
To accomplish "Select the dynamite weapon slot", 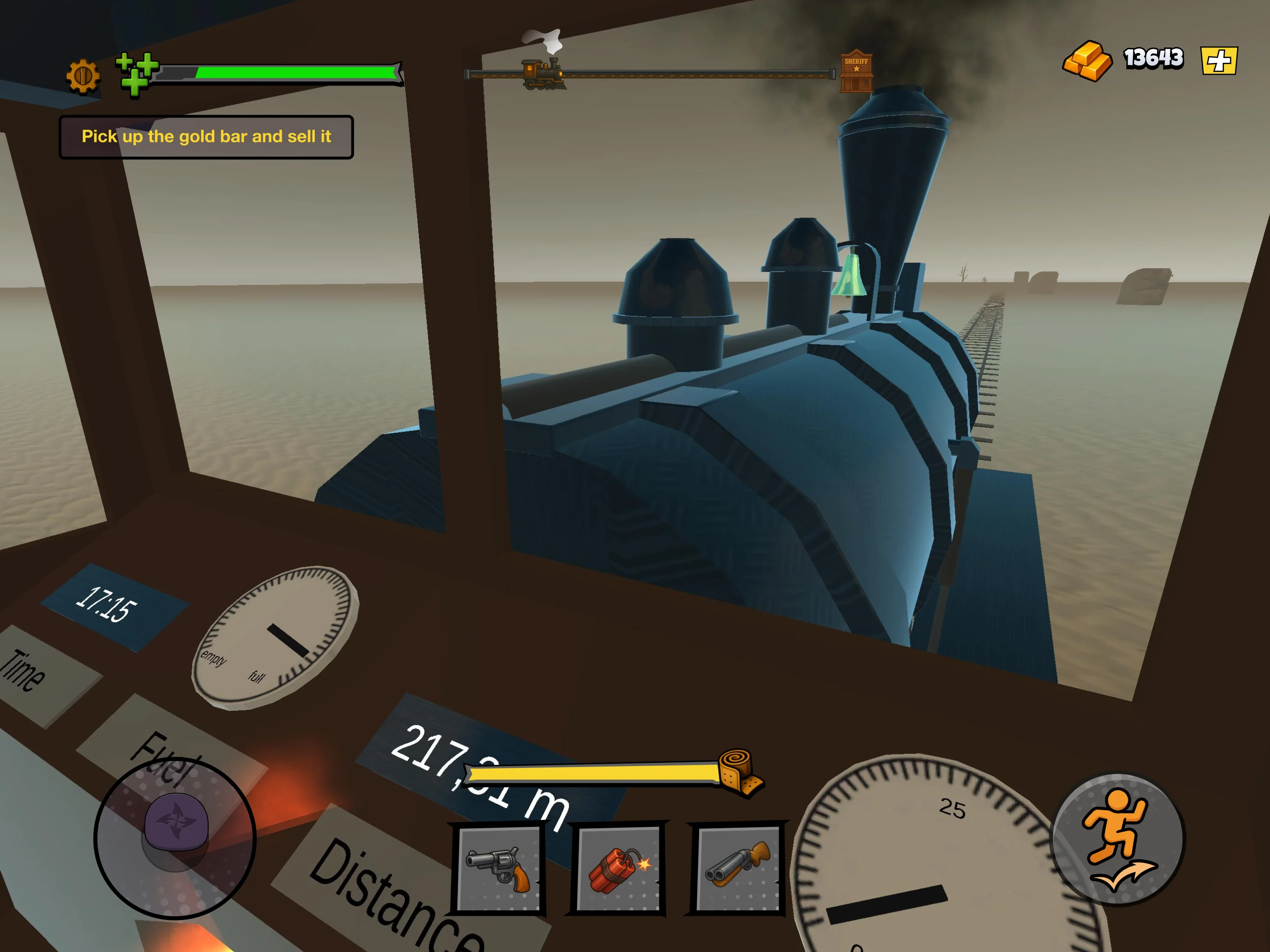I will click(x=619, y=868).
